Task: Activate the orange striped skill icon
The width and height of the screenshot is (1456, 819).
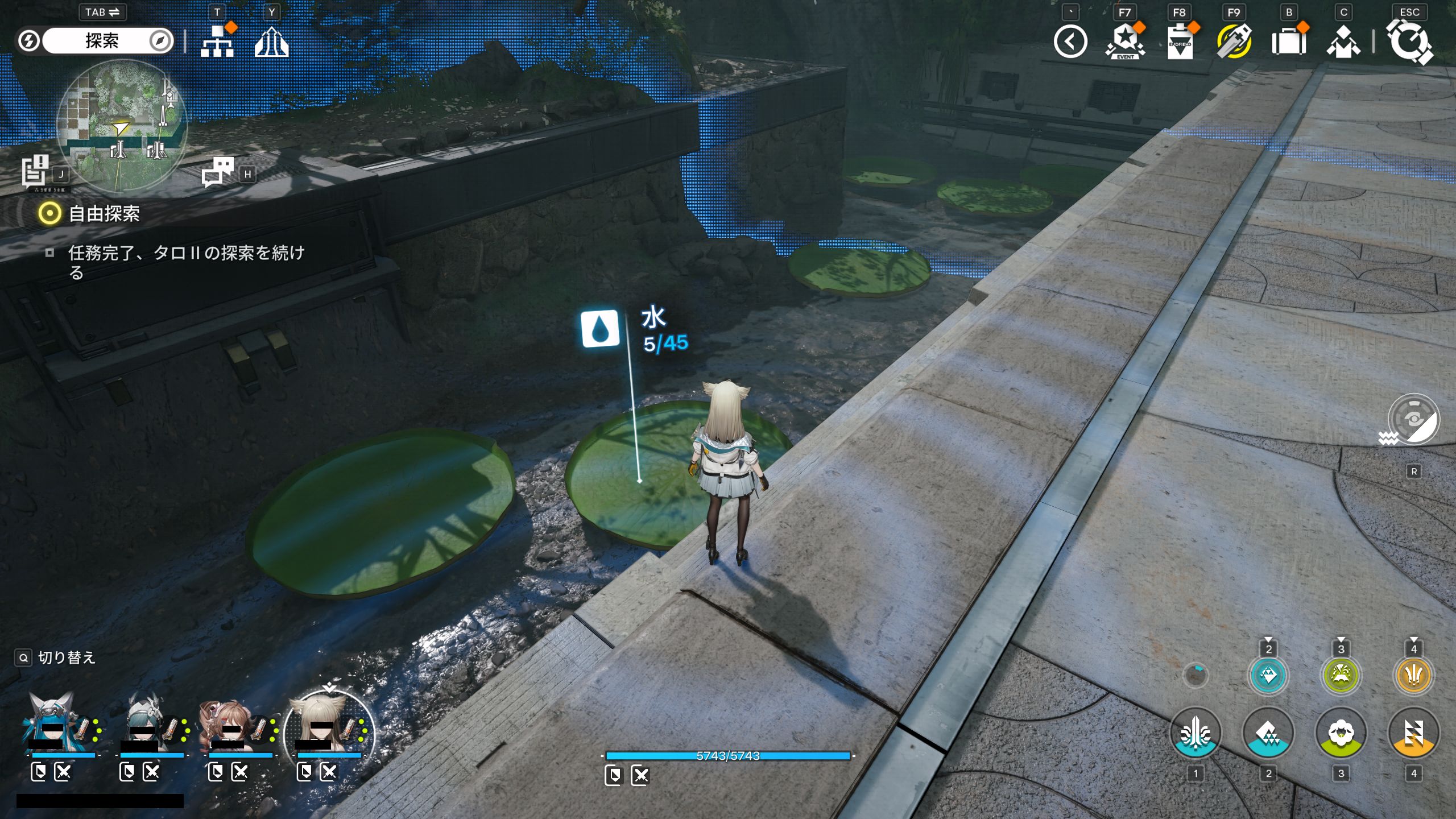Action: [x=1413, y=733]
